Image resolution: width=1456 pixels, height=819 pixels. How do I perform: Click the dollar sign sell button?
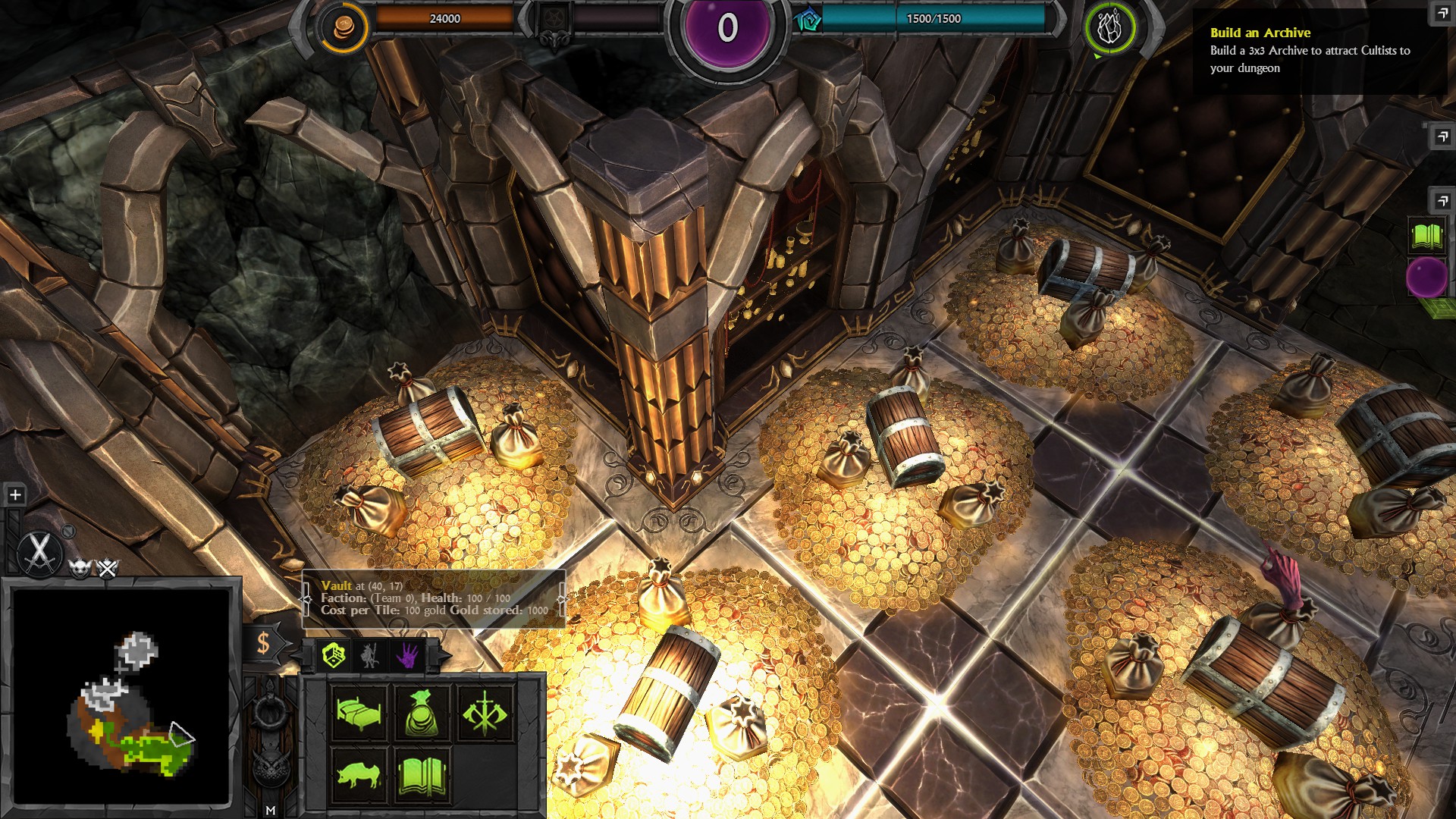[x=263, y=643]
